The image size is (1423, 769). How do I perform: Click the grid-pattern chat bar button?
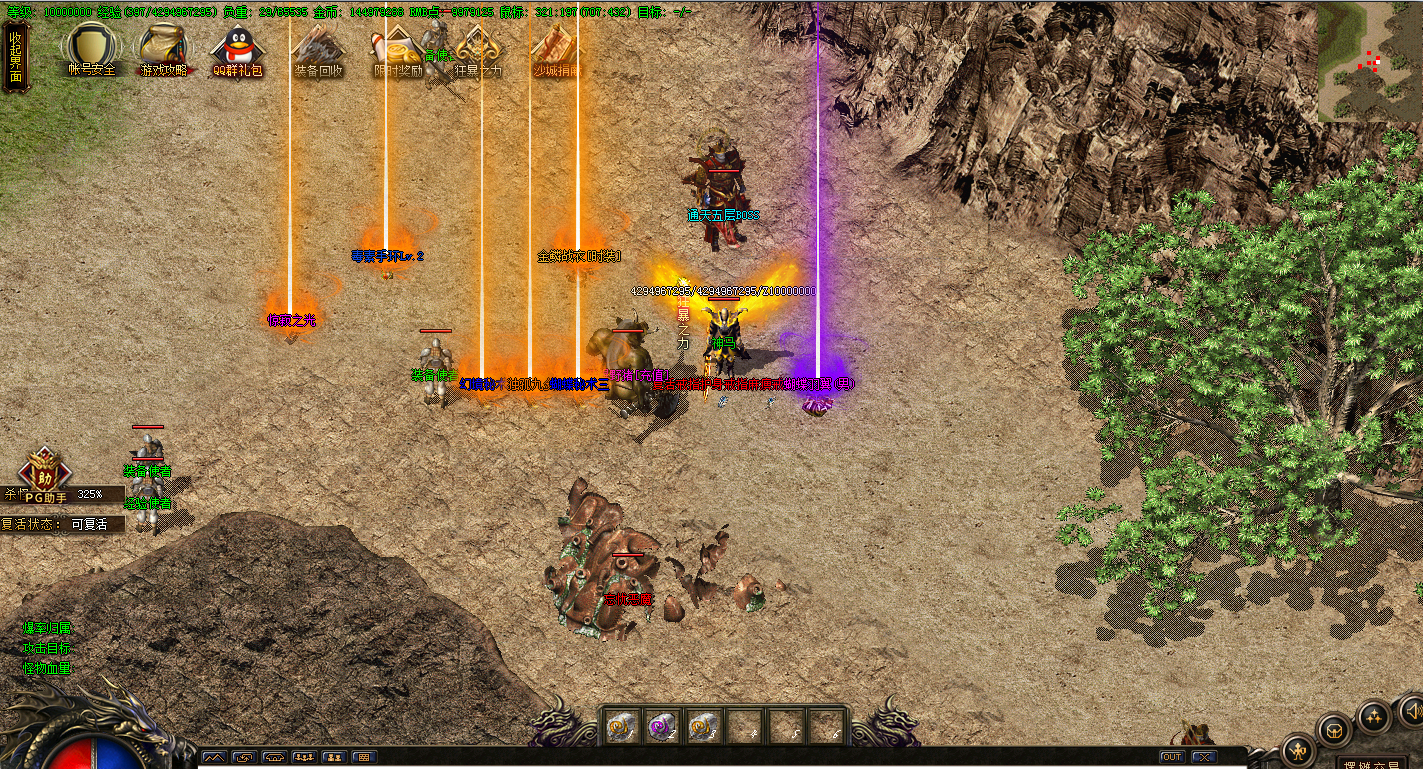coord(363,757)
